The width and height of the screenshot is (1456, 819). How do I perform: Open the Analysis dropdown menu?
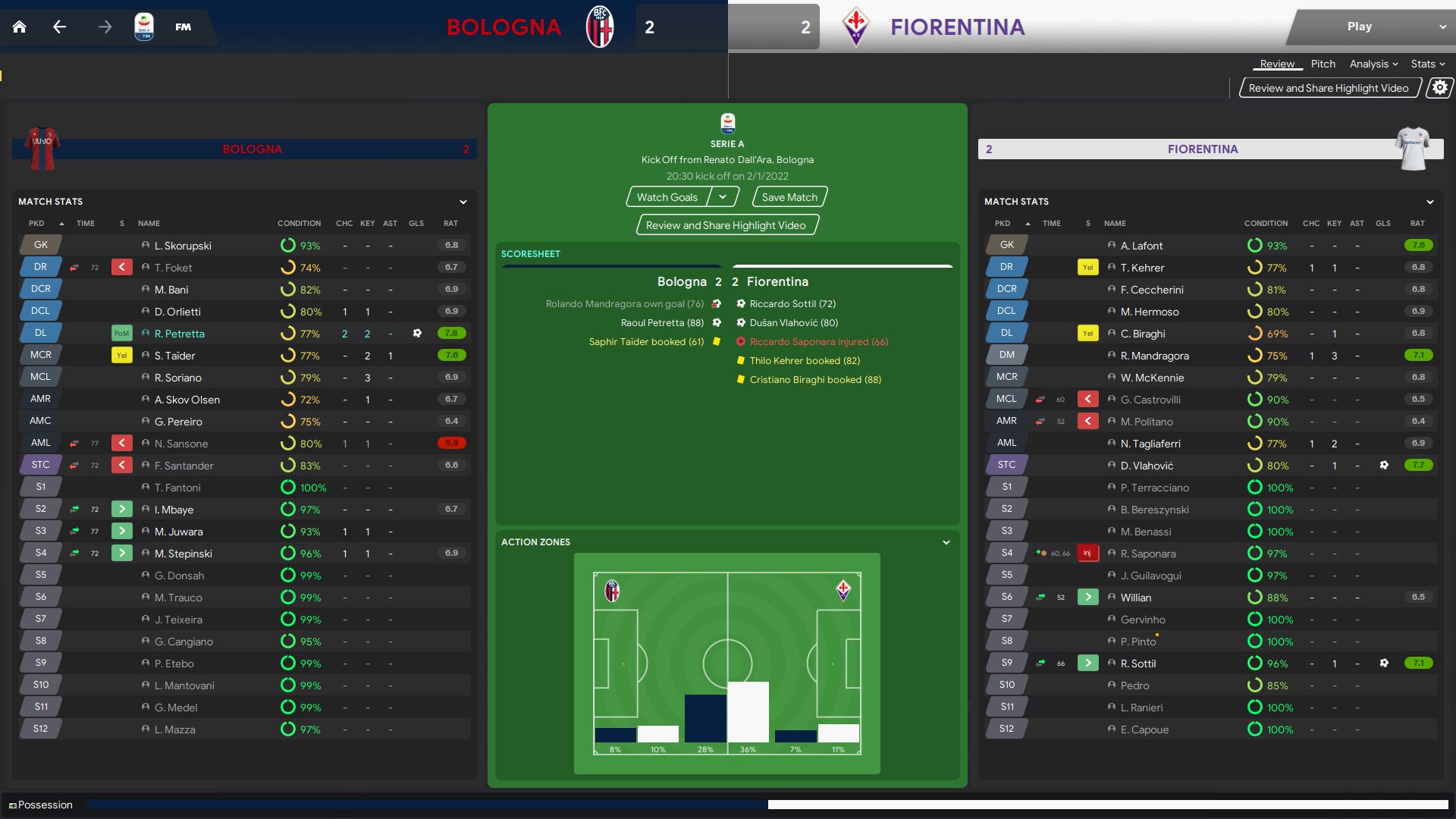pos(1373,64)
